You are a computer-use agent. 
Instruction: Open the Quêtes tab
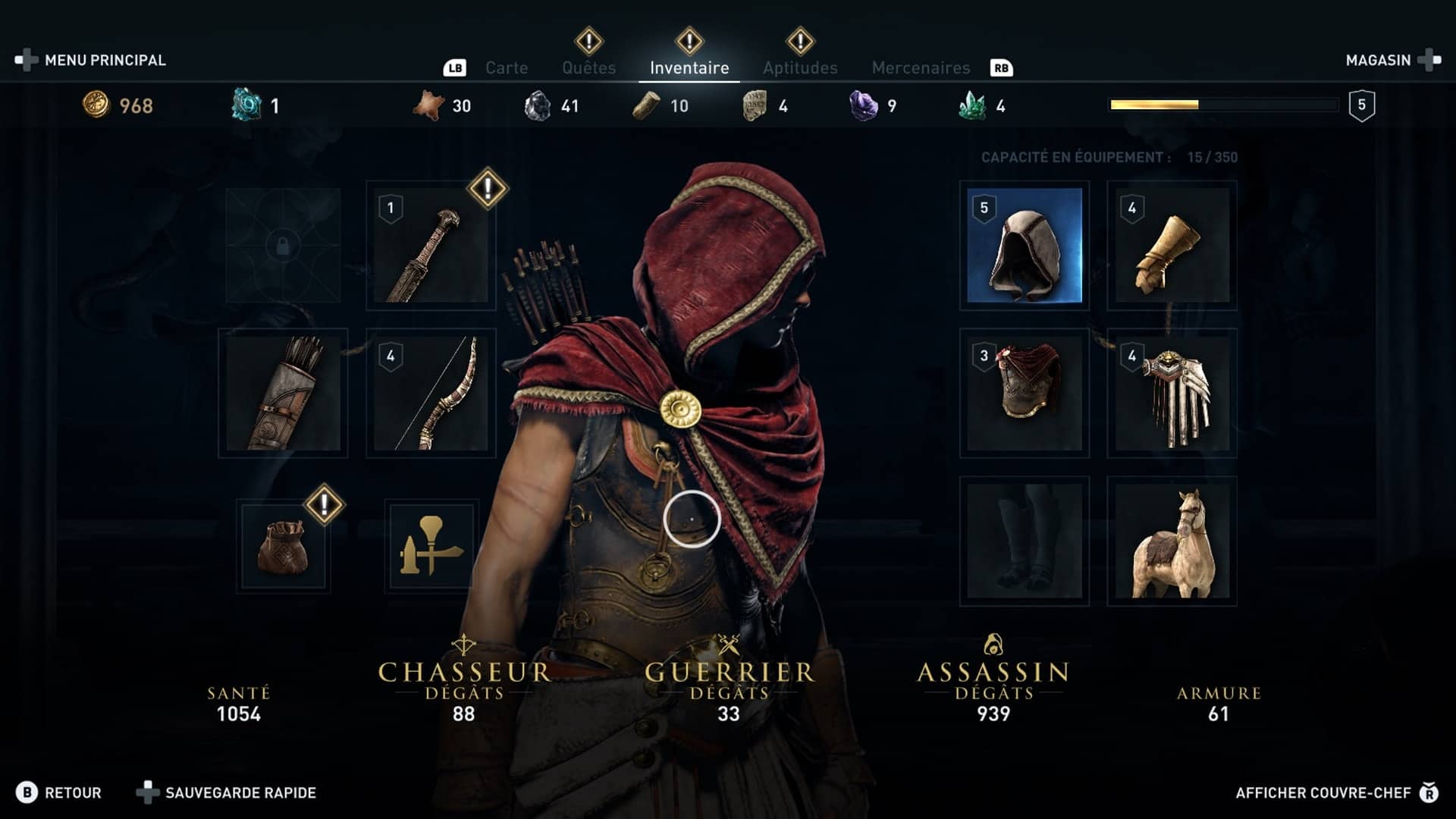(x=588, y=68)
